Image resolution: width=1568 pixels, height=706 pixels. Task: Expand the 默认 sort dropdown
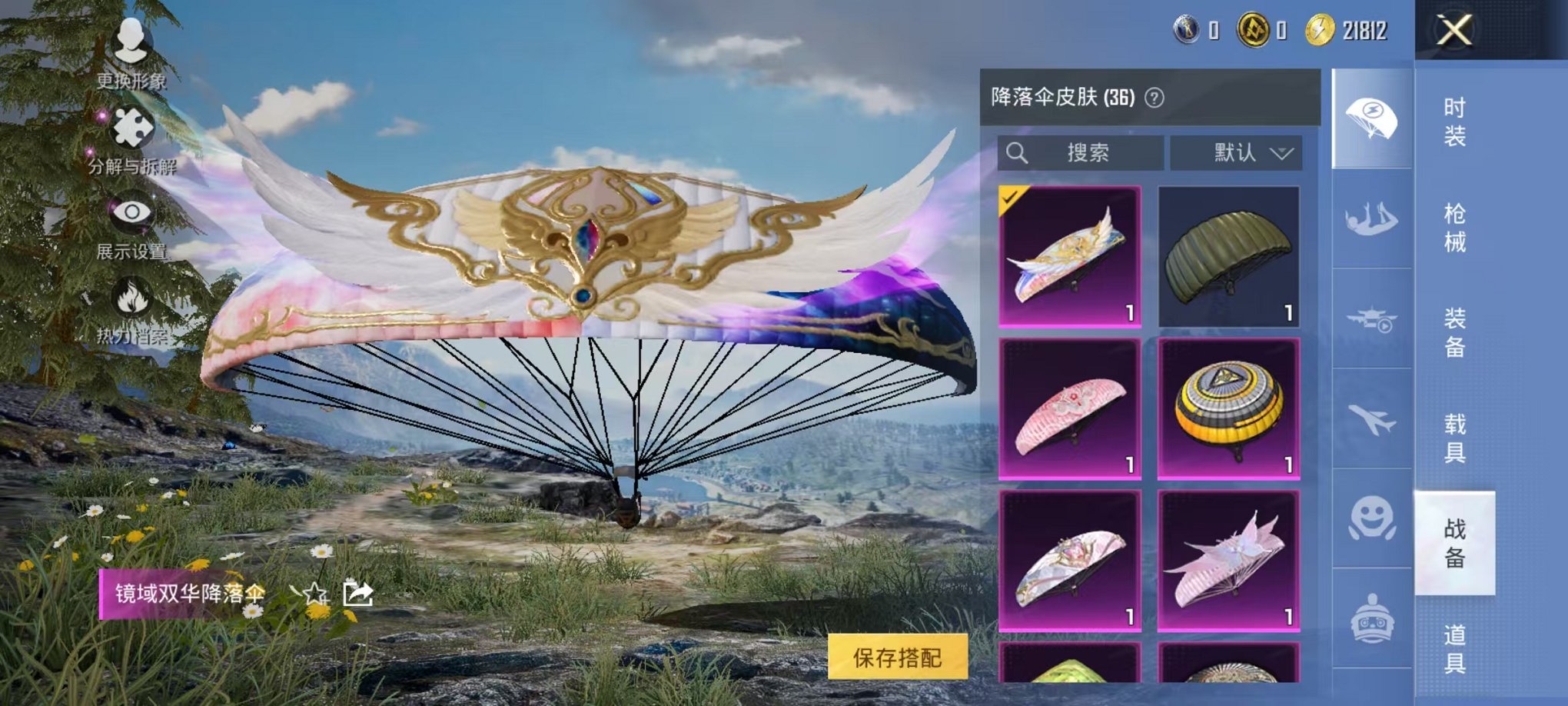point(1237,152)
